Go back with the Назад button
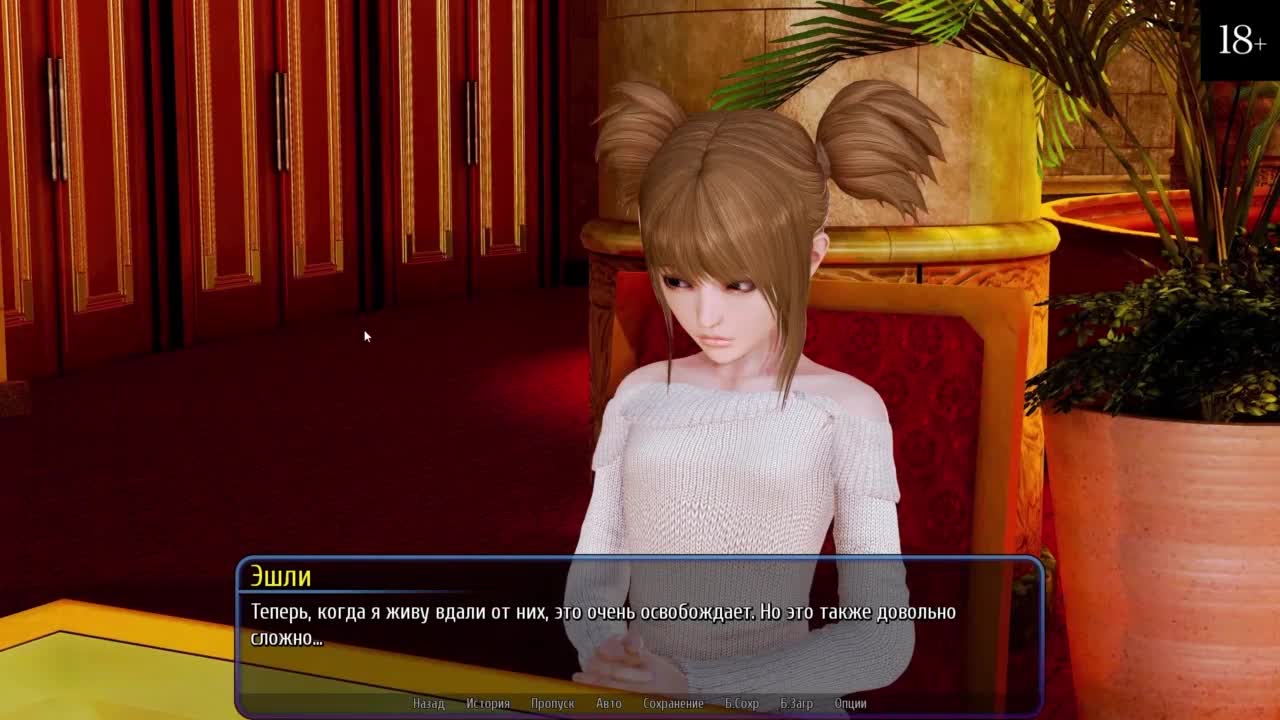 pos(428,703)
